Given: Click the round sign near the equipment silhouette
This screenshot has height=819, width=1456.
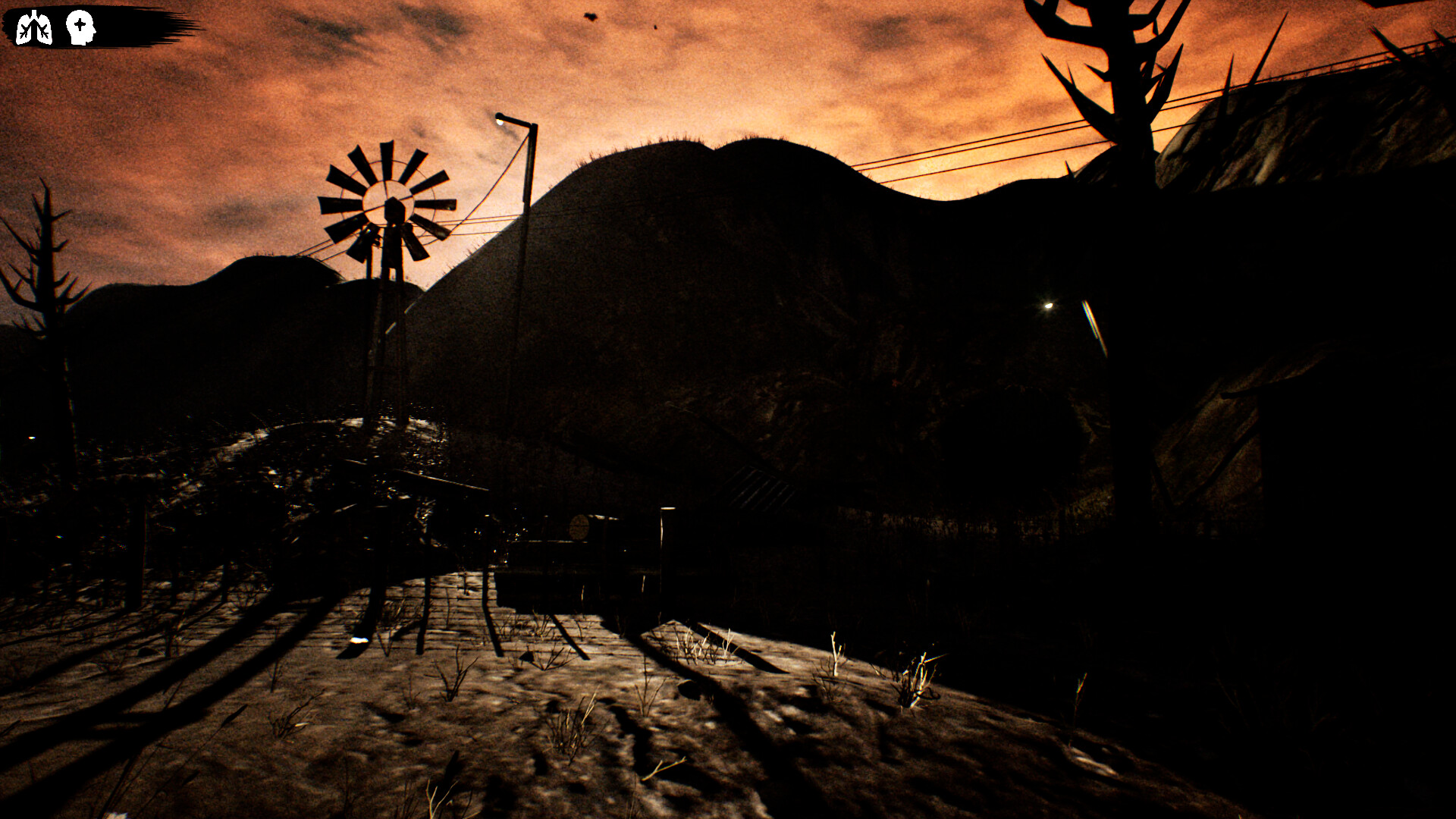Looking at the screenshot, I should click(580, 527).
